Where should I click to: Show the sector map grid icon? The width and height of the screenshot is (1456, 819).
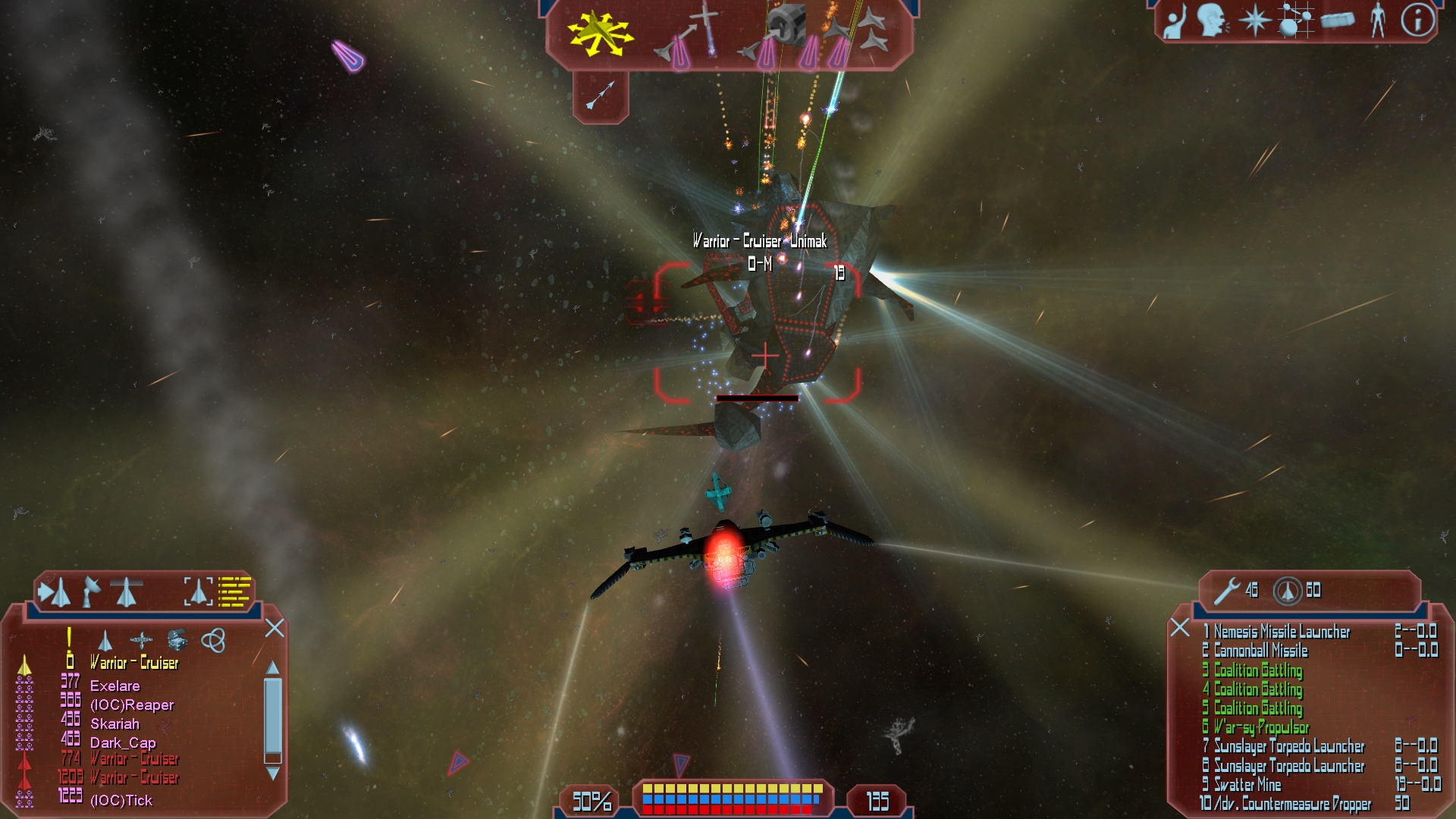tap(1295, 20)
